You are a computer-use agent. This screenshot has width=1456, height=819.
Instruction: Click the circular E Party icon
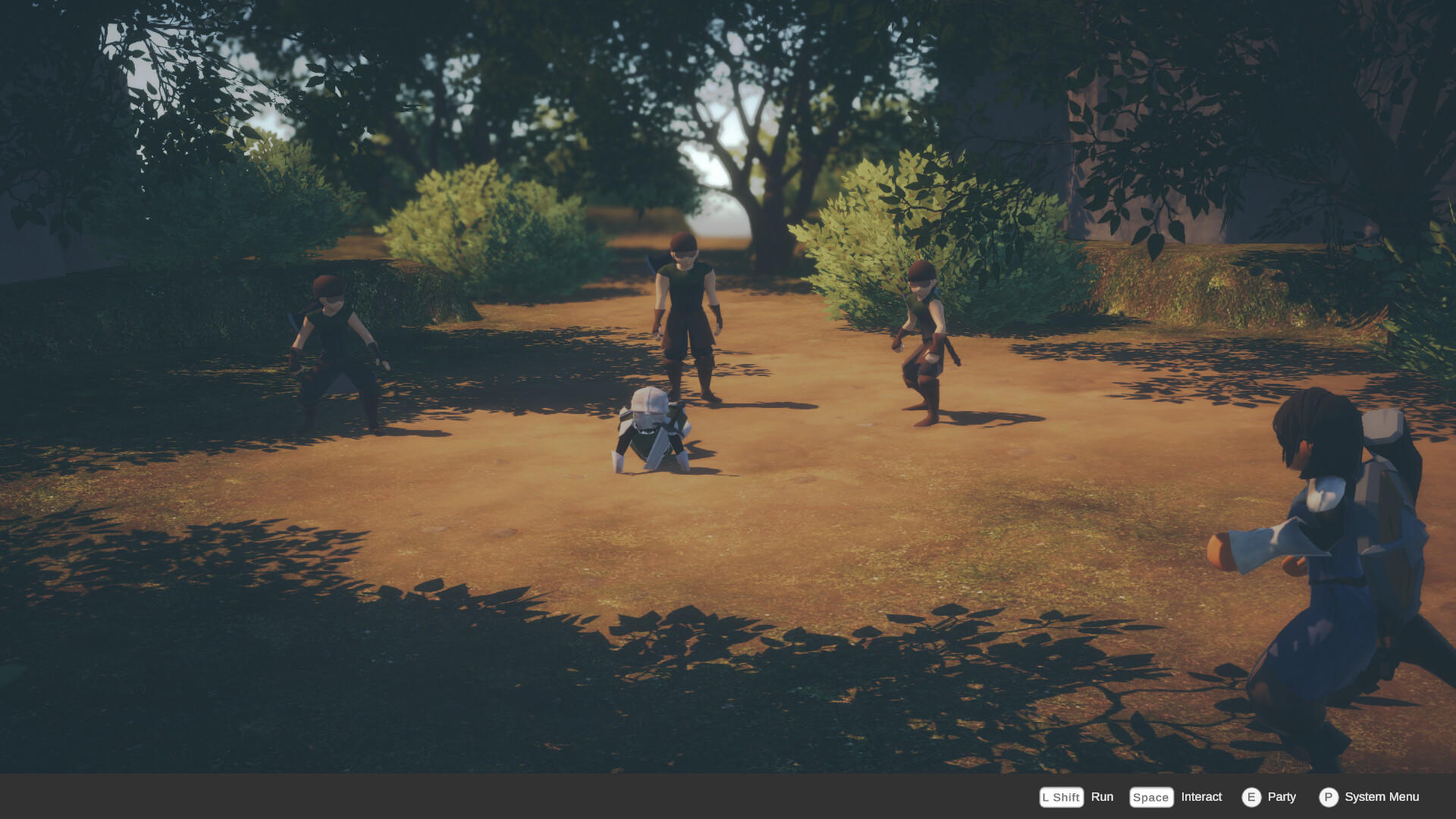(1253, 797)
